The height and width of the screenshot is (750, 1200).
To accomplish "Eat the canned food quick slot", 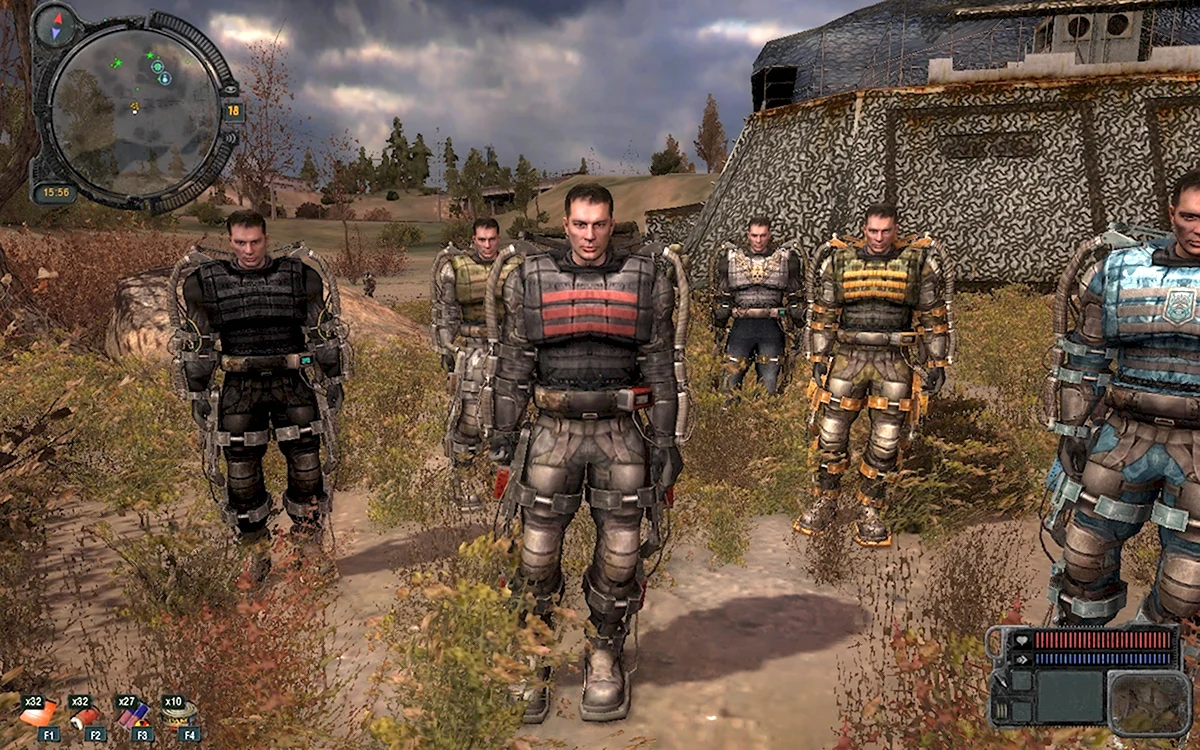I will pyautogui.click(x=180, y=713).
